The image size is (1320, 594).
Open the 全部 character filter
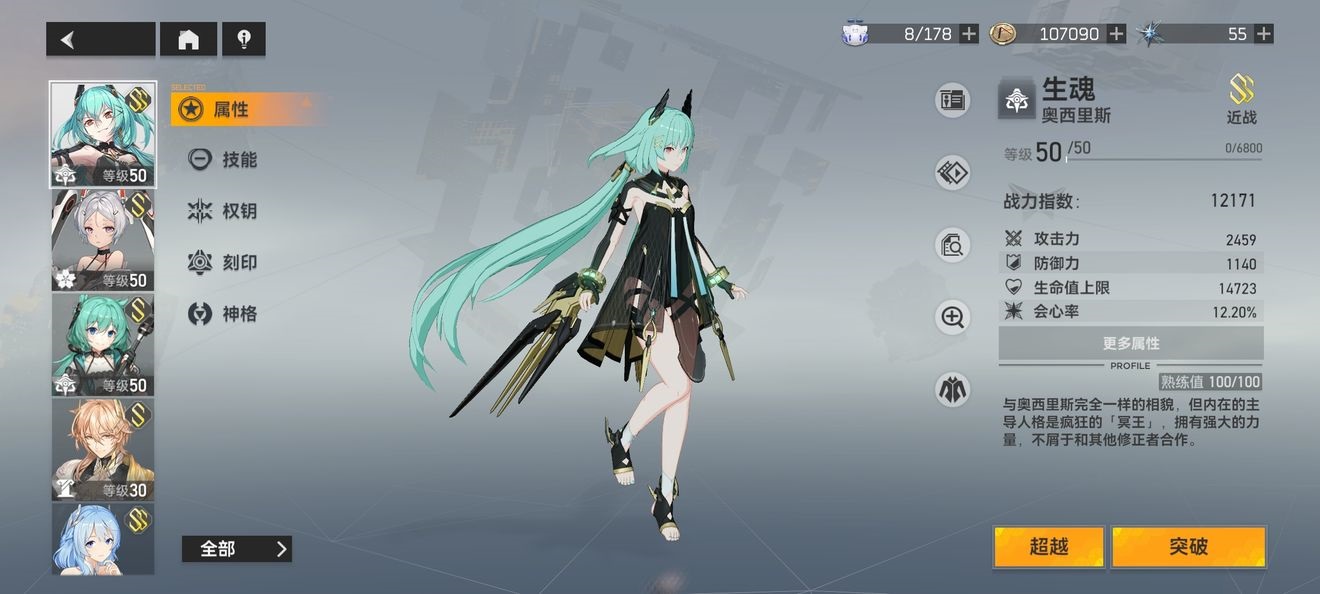point(236,549)
